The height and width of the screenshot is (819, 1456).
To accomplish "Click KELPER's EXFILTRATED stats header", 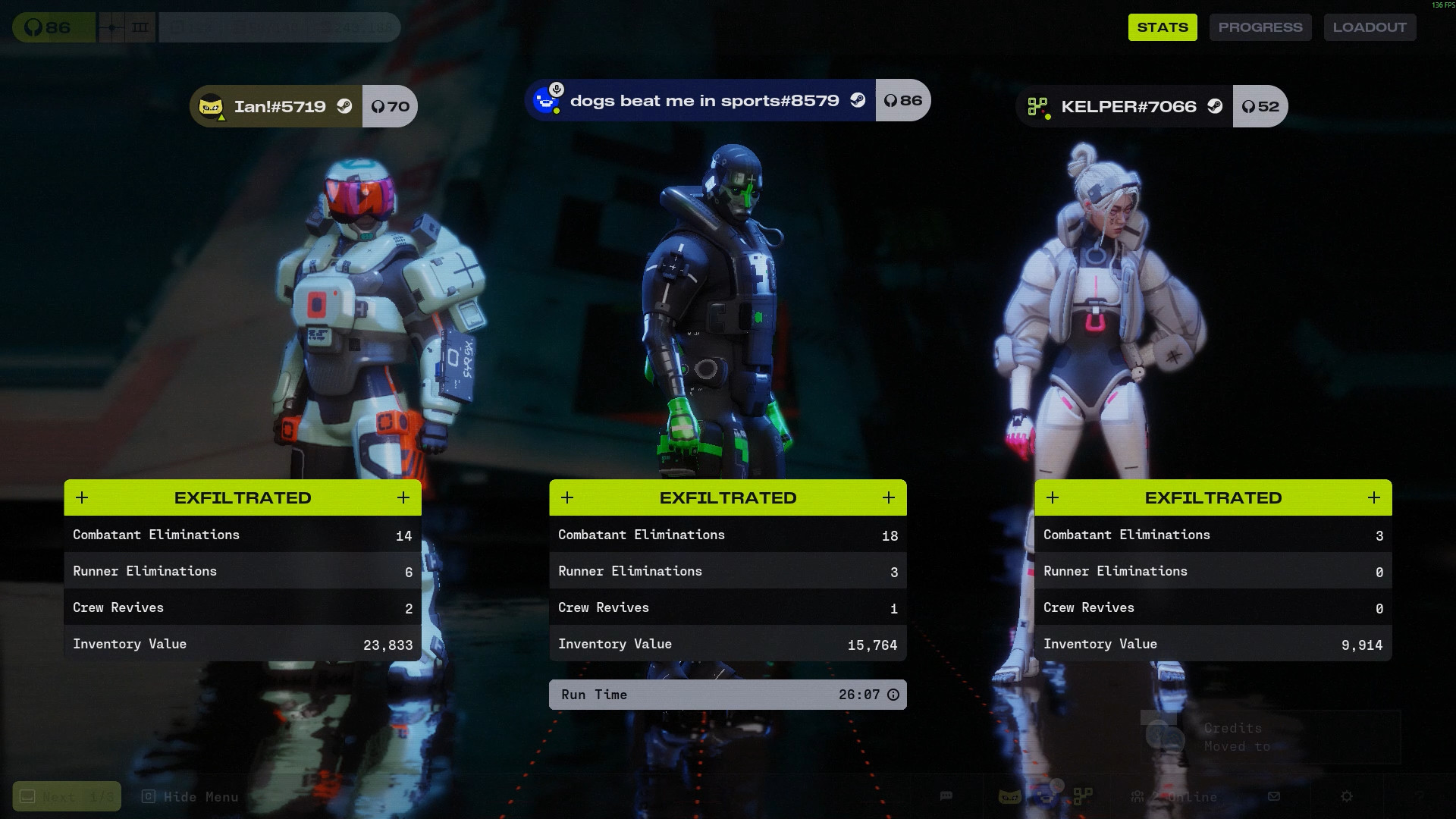I will pyautogui.click(x=1213, y=497).
